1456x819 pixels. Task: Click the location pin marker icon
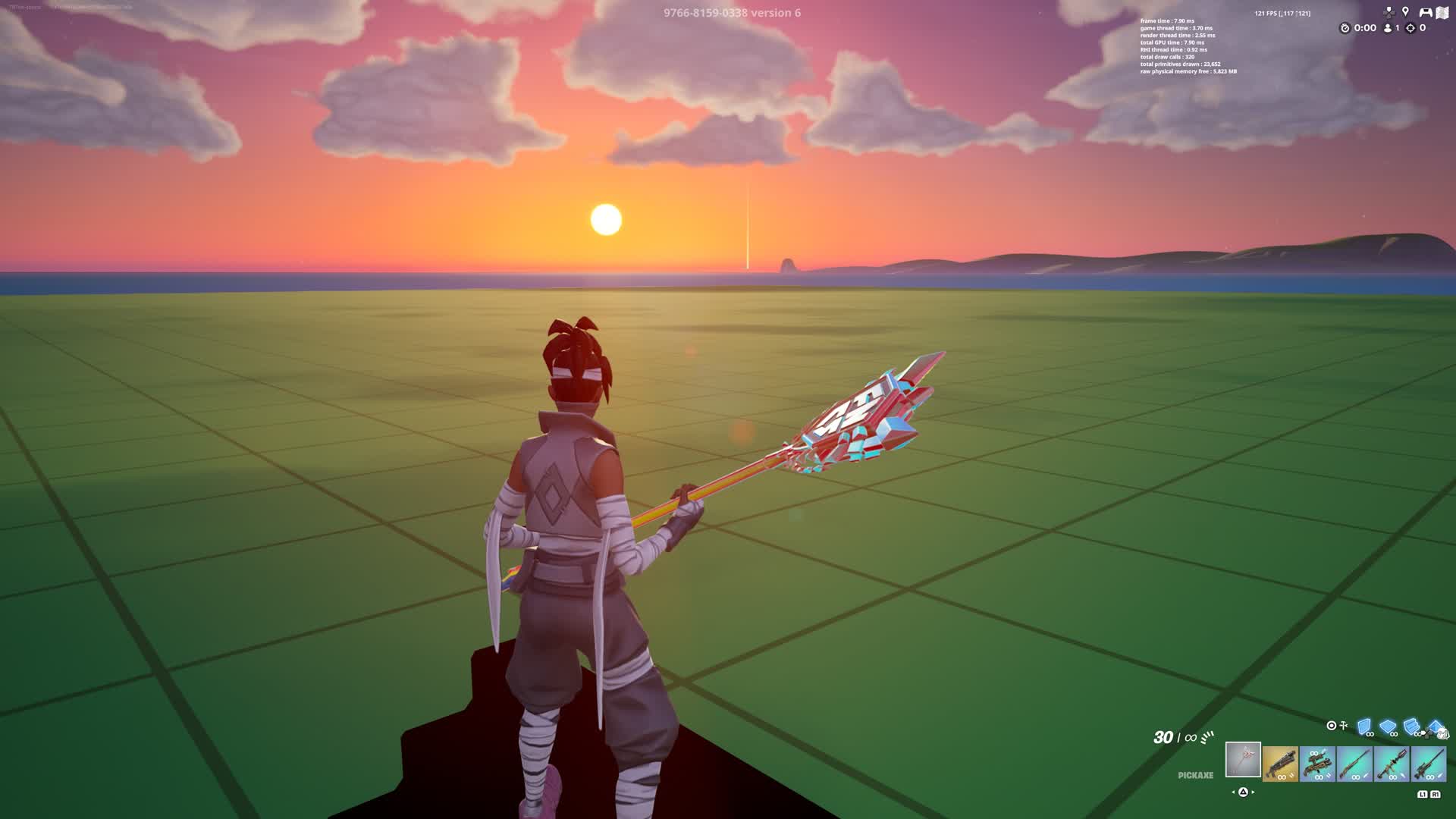pyautogui.click(x=1405, y=11)
